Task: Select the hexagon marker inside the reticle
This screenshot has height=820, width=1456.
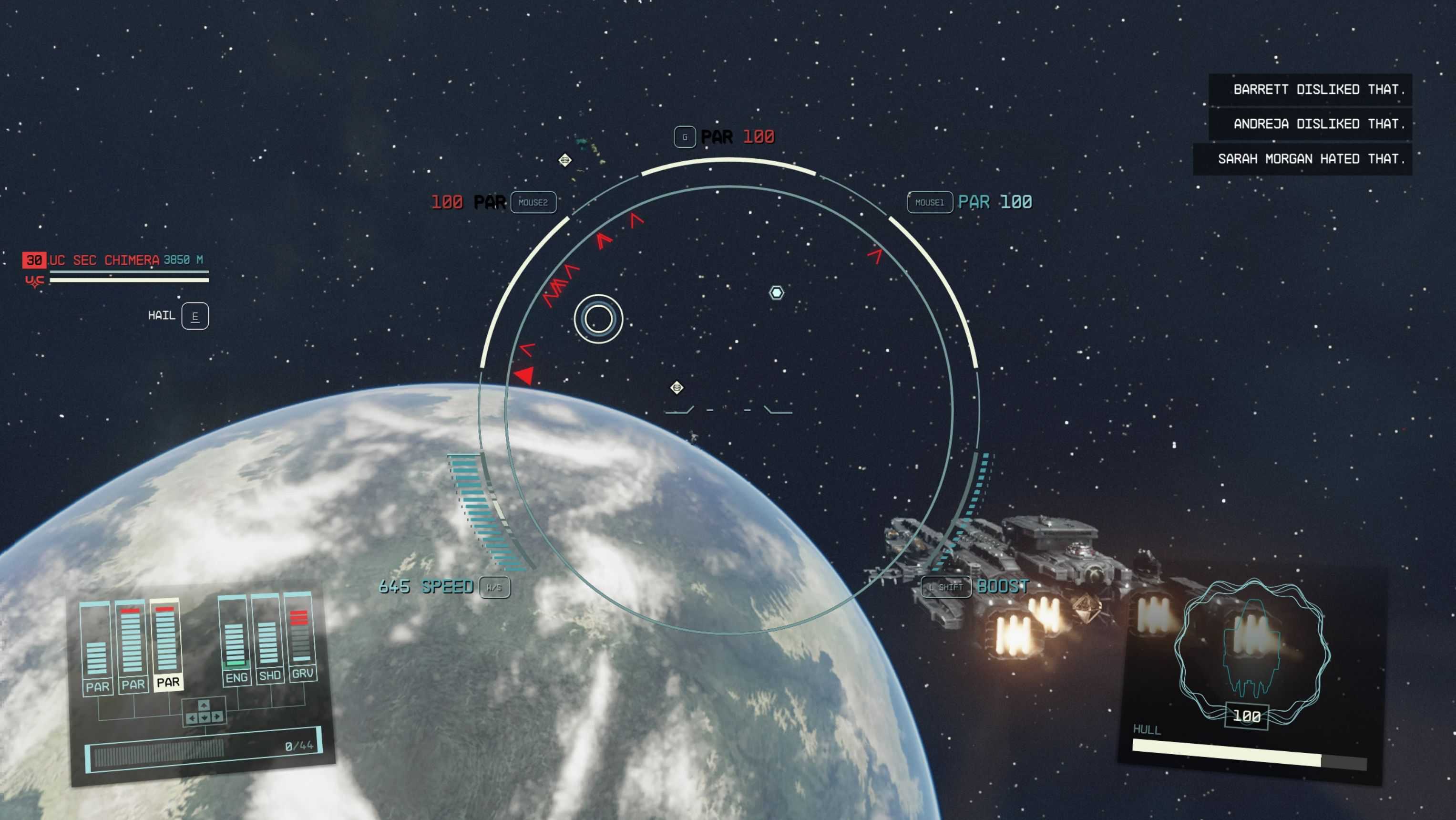Action: [777, 292]
